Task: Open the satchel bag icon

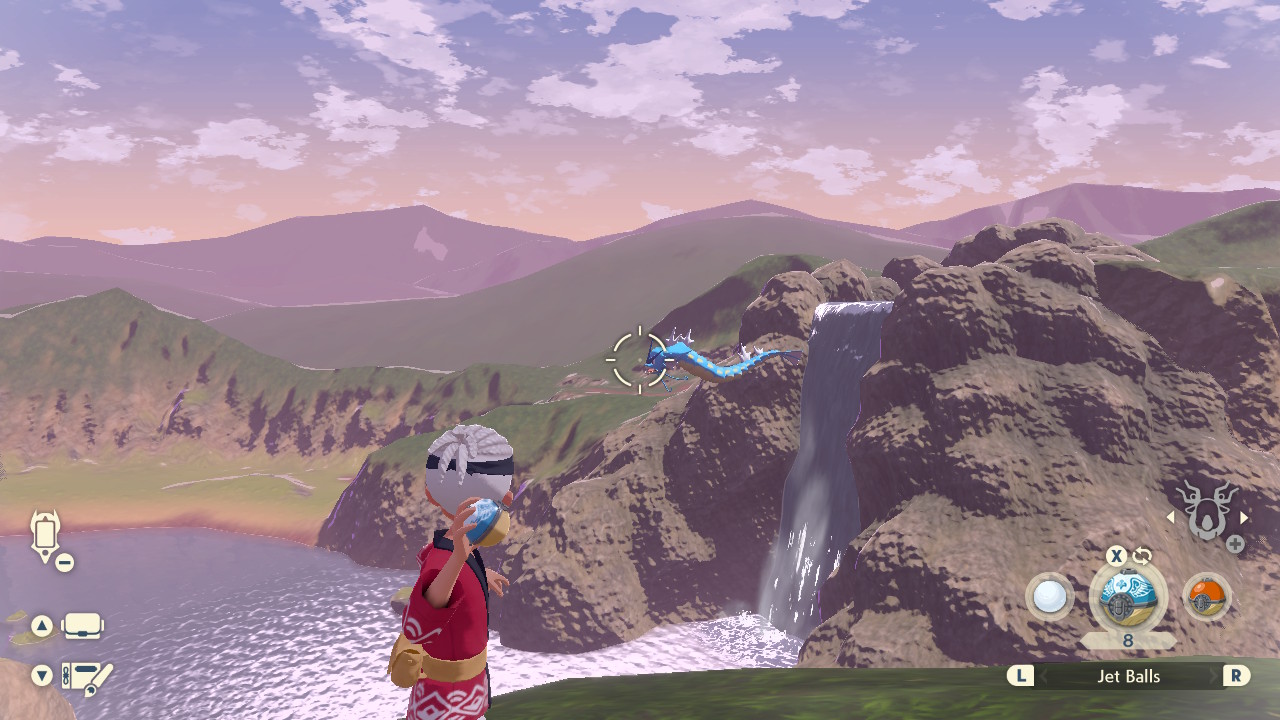Action: tap(82, 627)
